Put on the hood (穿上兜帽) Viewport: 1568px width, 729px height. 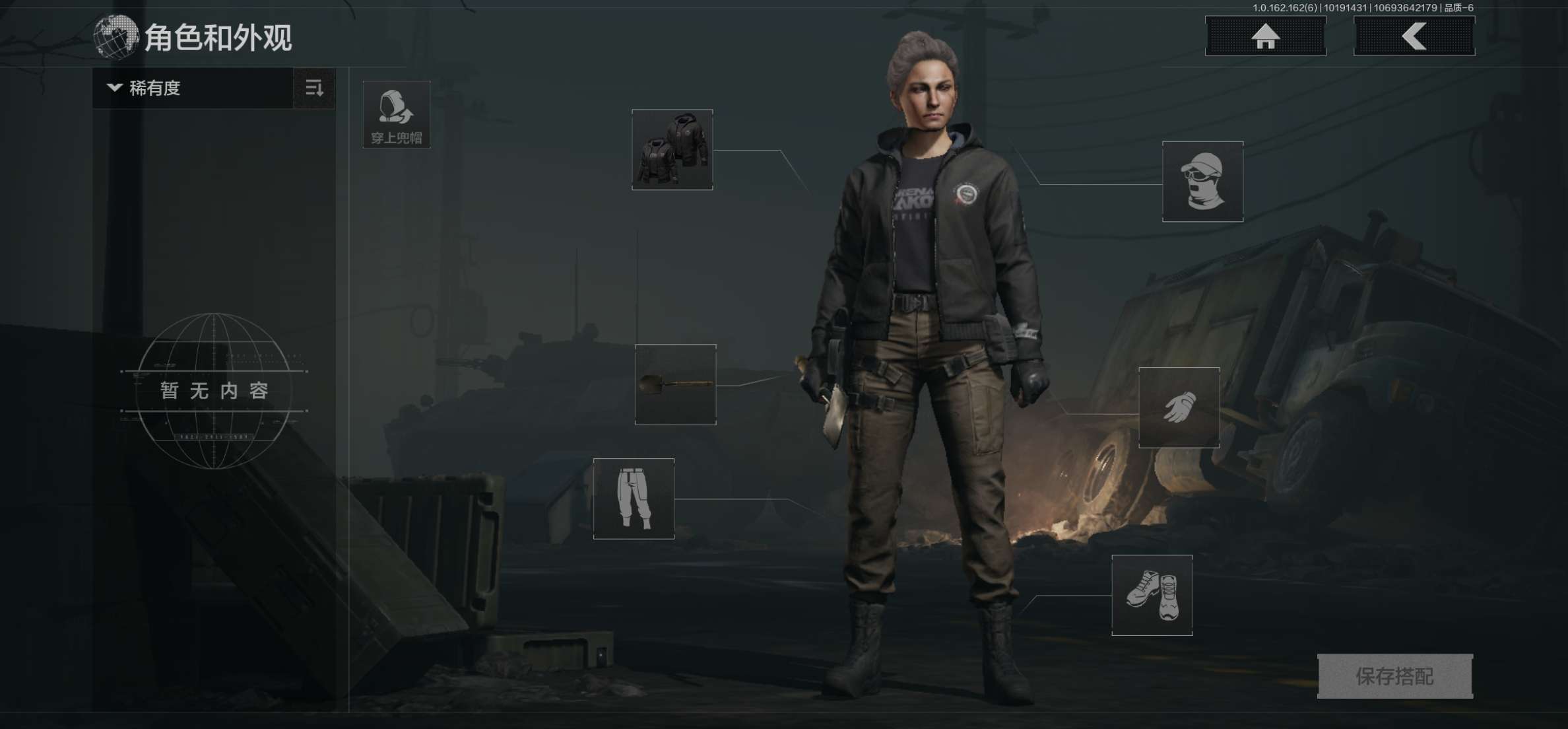pos(397,115)
